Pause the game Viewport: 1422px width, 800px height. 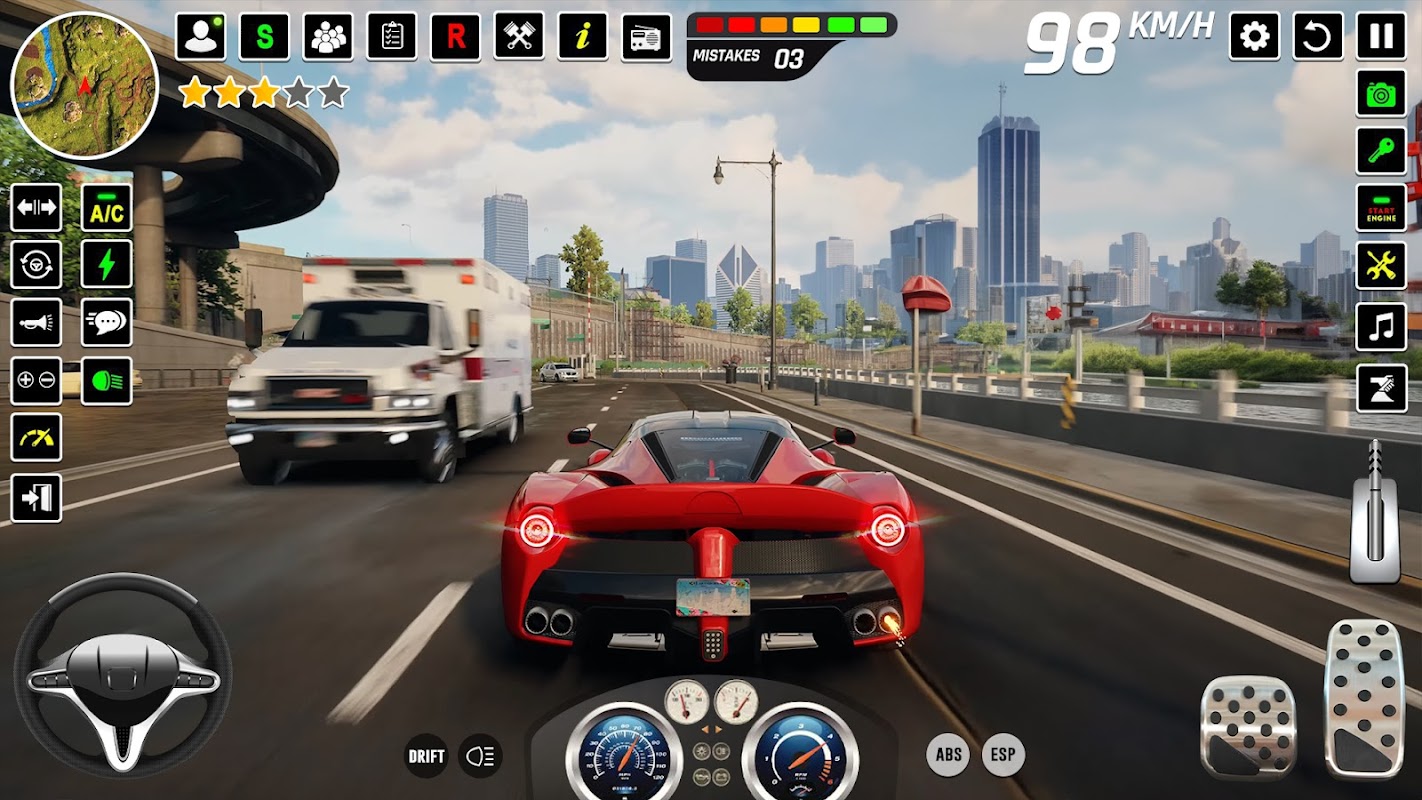1381,37
